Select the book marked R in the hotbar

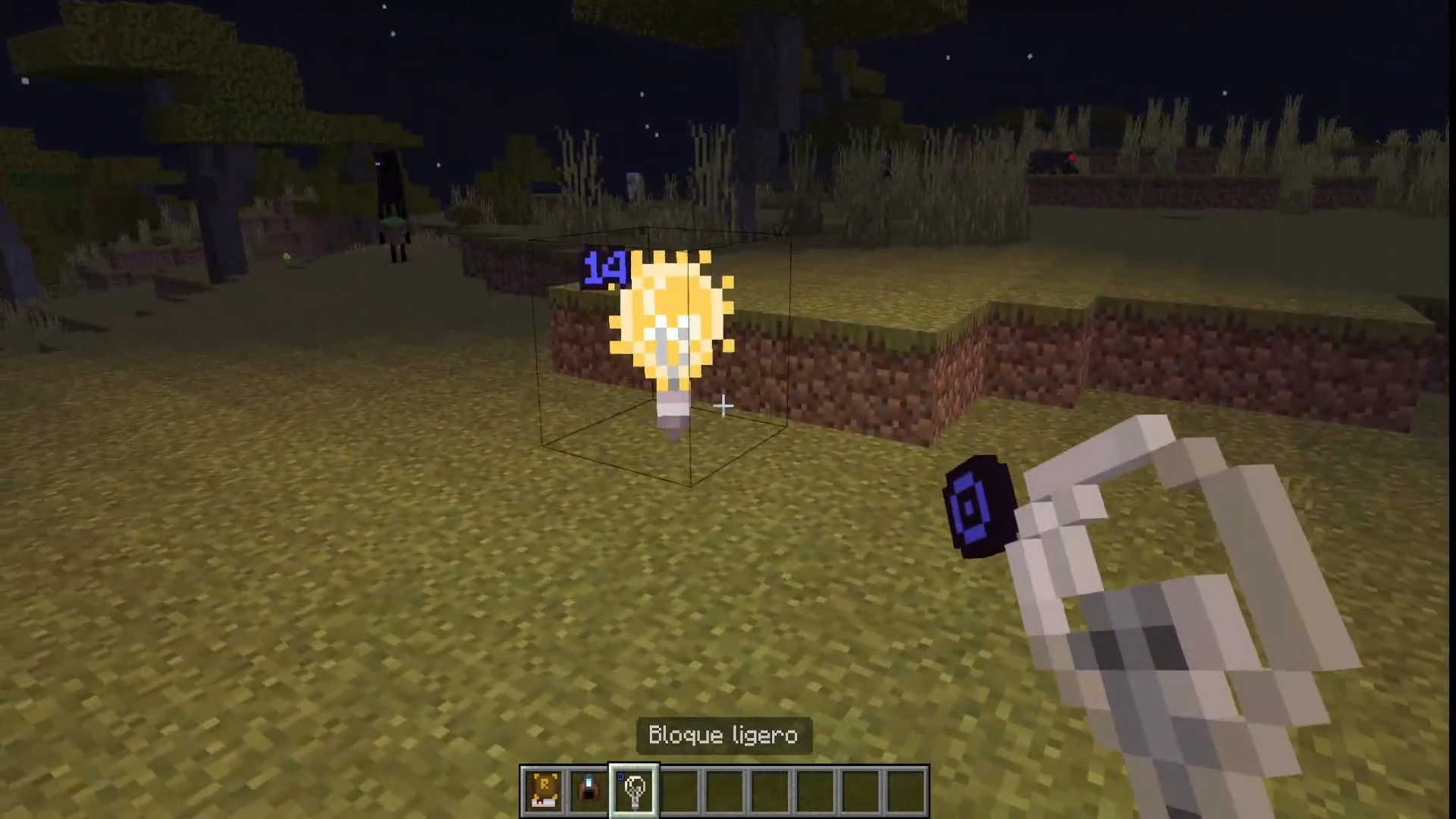click(544, 790)
